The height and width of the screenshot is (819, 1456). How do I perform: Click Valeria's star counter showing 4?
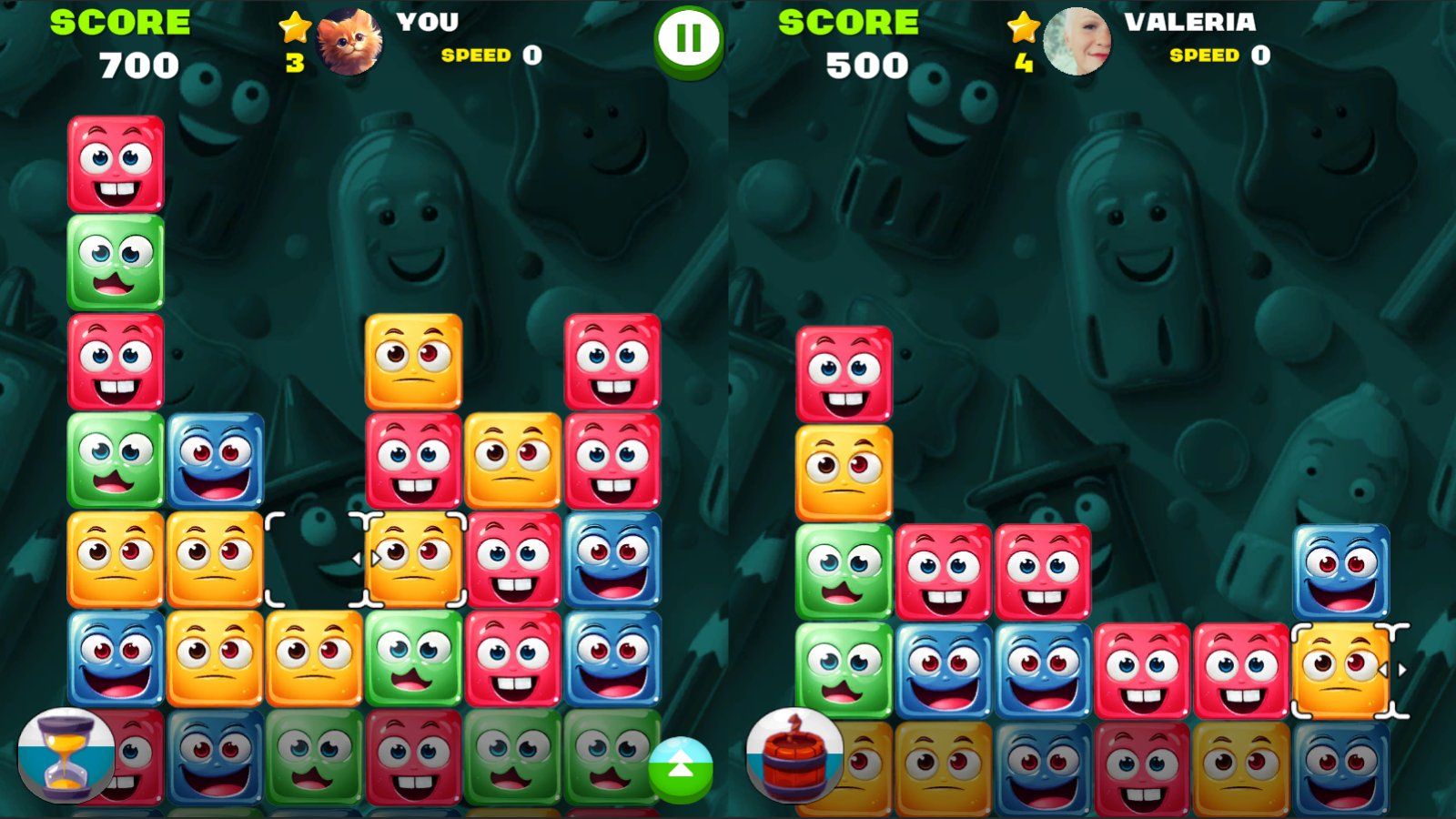1023,41
